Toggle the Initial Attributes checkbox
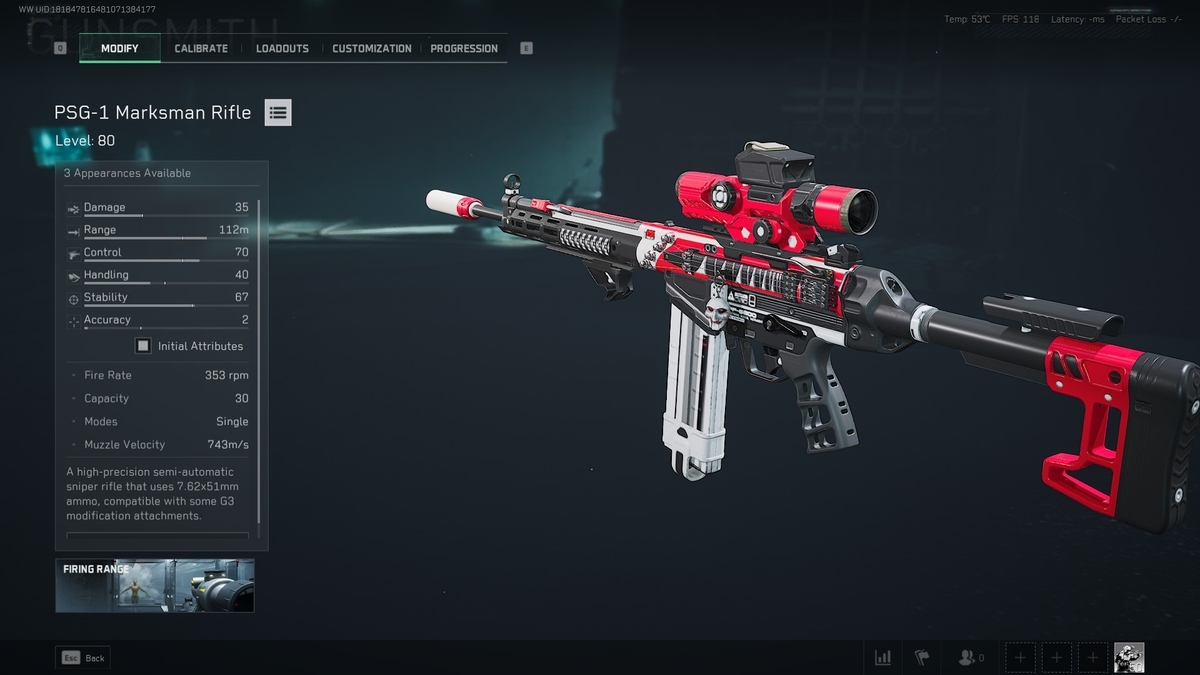1200x675 pixels. [143, 346]
